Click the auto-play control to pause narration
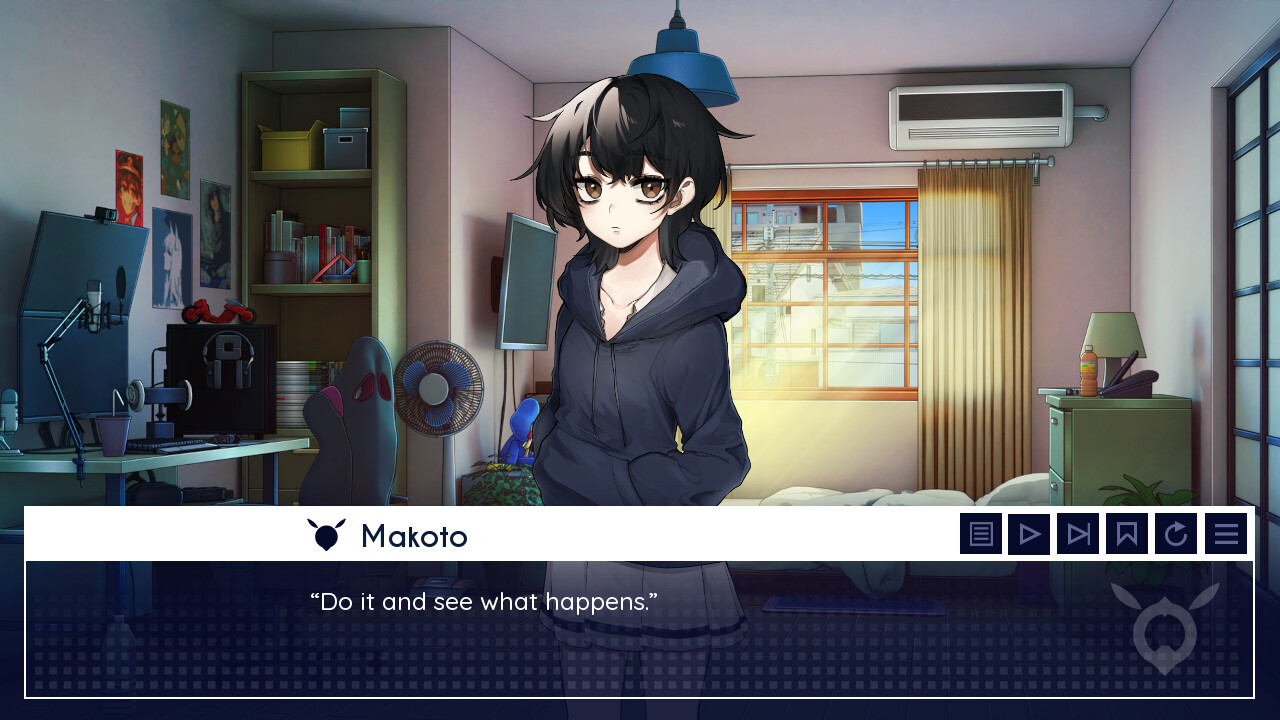The image size is (1280, 720). click(1029, 533)
